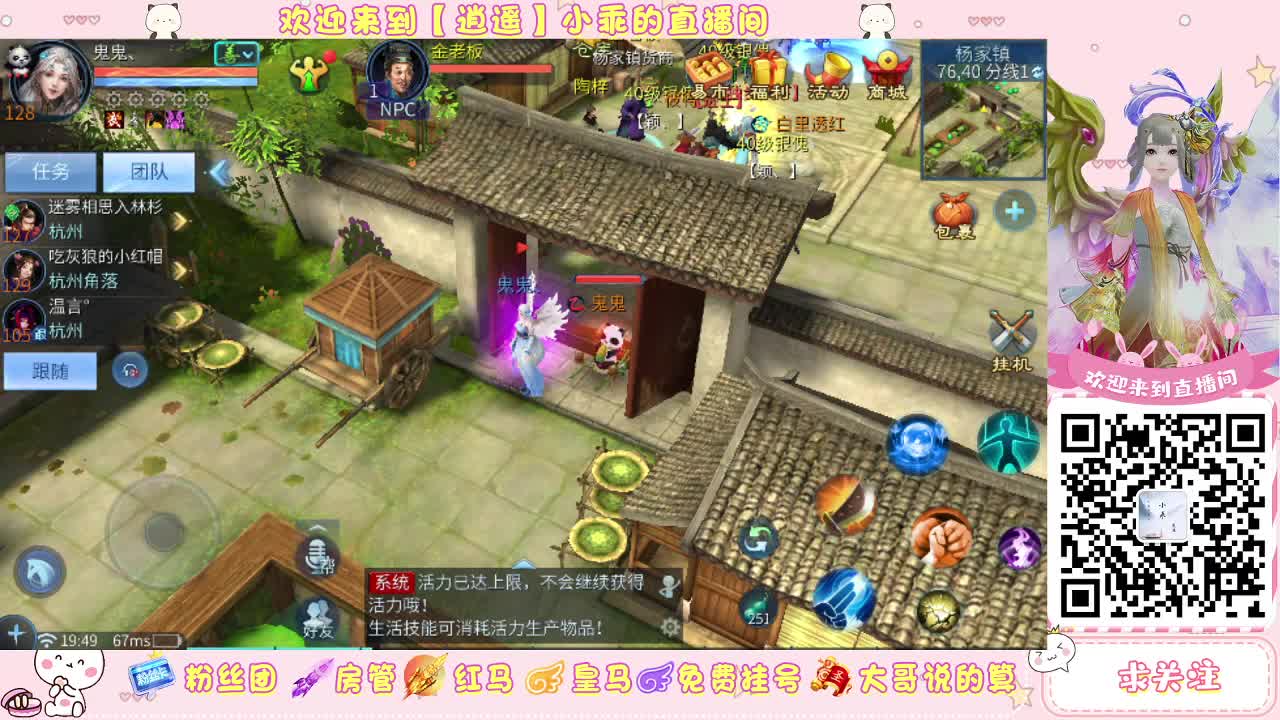Open the 福利 welfare gift icon
1280x720 pixels.
tap(768, 72)
